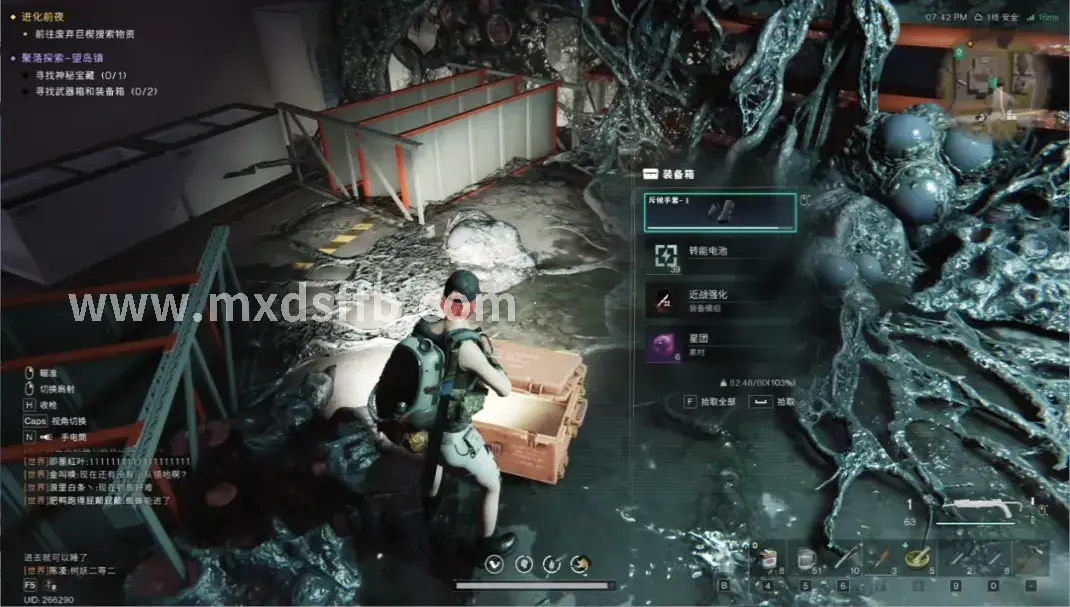Select the screwdriver hotbar slot

pos(881,558)
